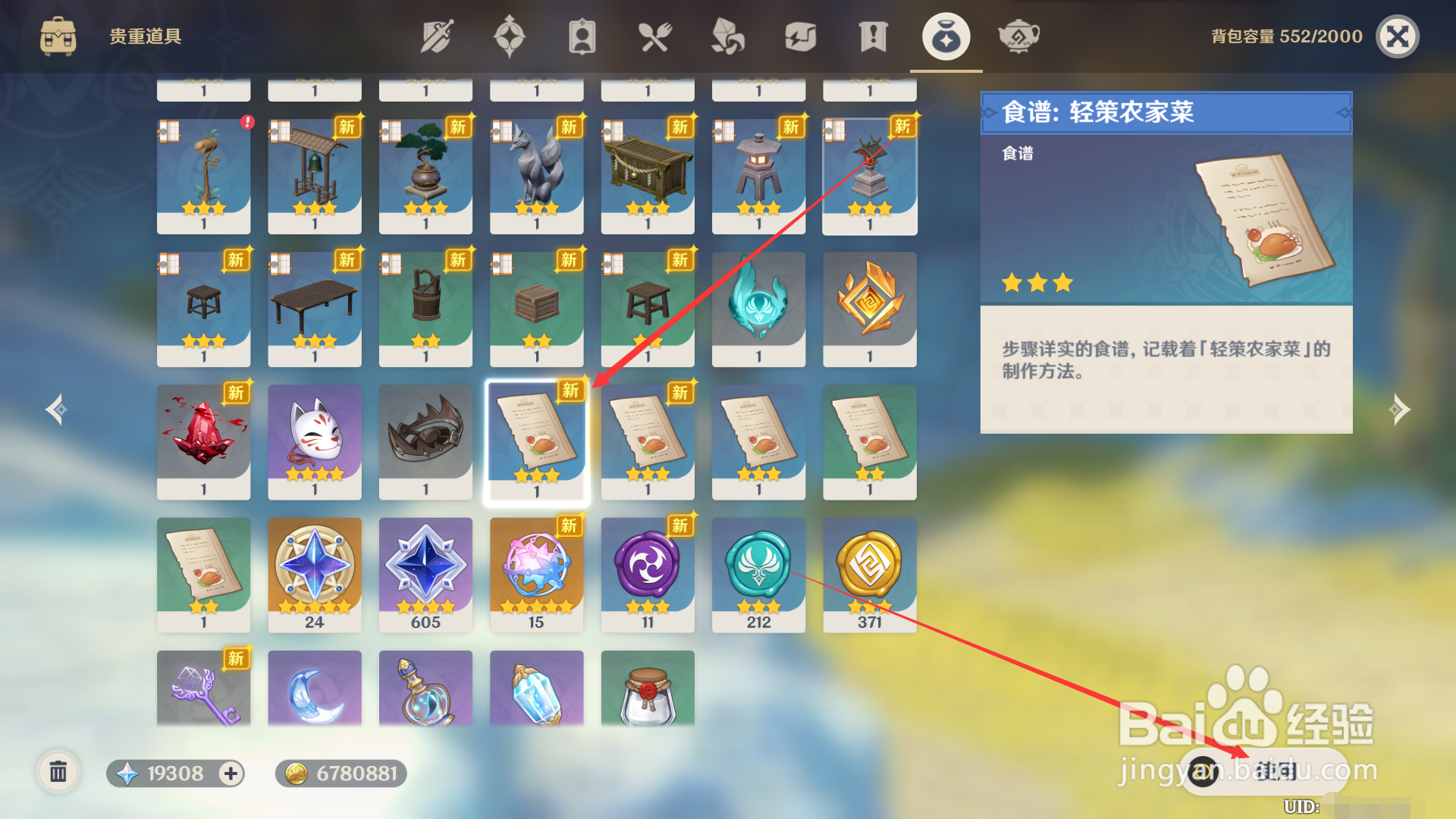Switch to the precious items pouch tab
Screen dimensions: 1456x819
click(x=945, y=36)
